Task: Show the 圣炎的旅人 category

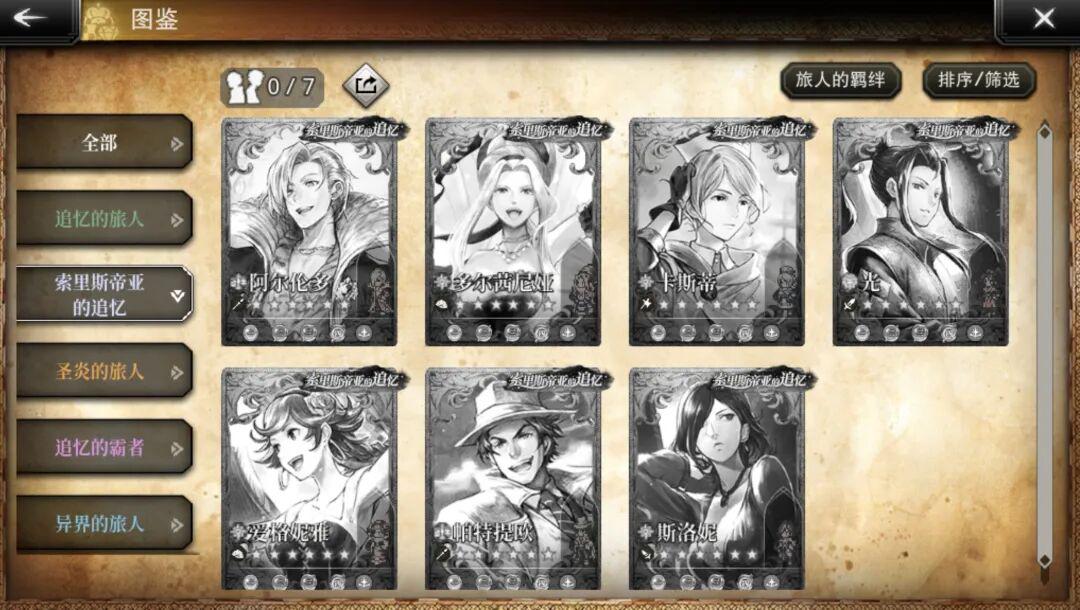Action: (104, 371)
